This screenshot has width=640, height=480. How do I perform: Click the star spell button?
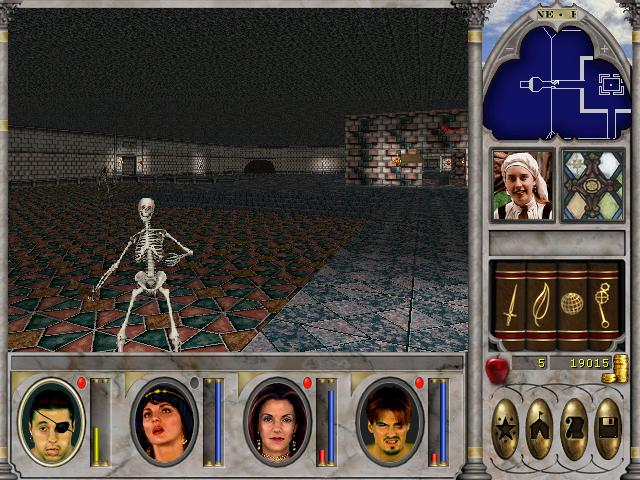(507, 429)
